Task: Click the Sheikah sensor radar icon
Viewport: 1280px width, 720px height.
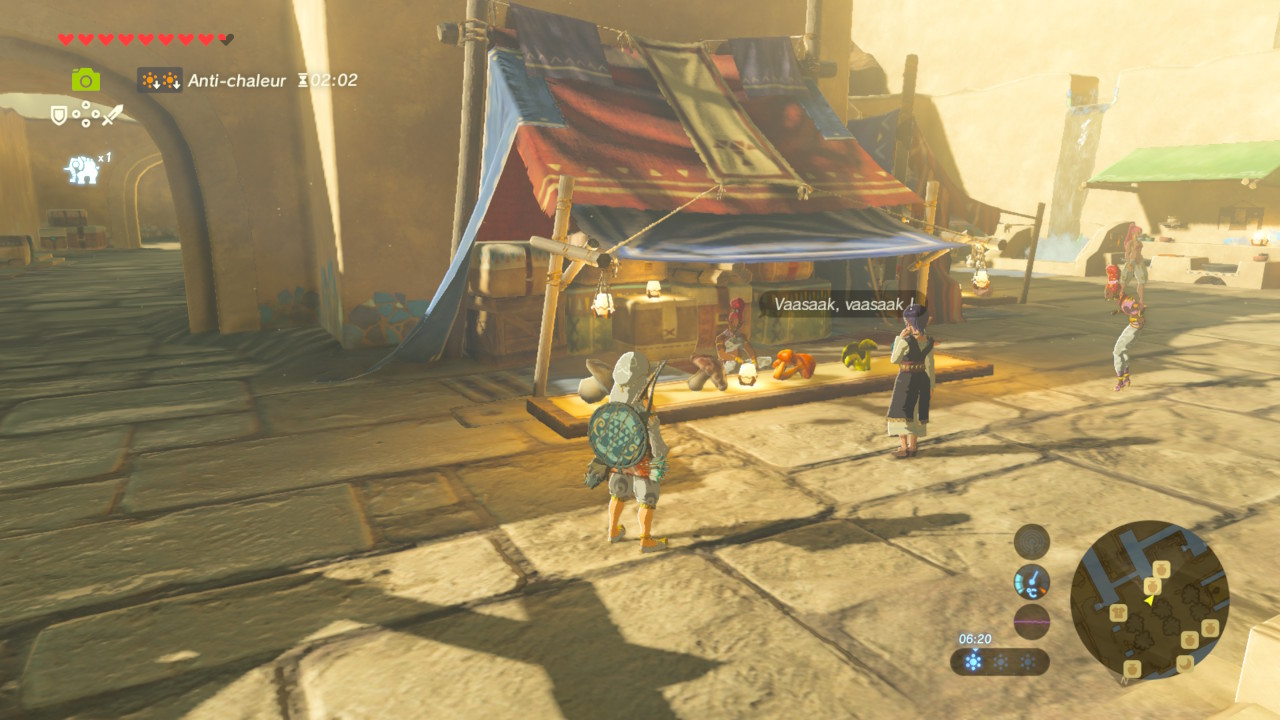Action: (x=1032, y=542)
